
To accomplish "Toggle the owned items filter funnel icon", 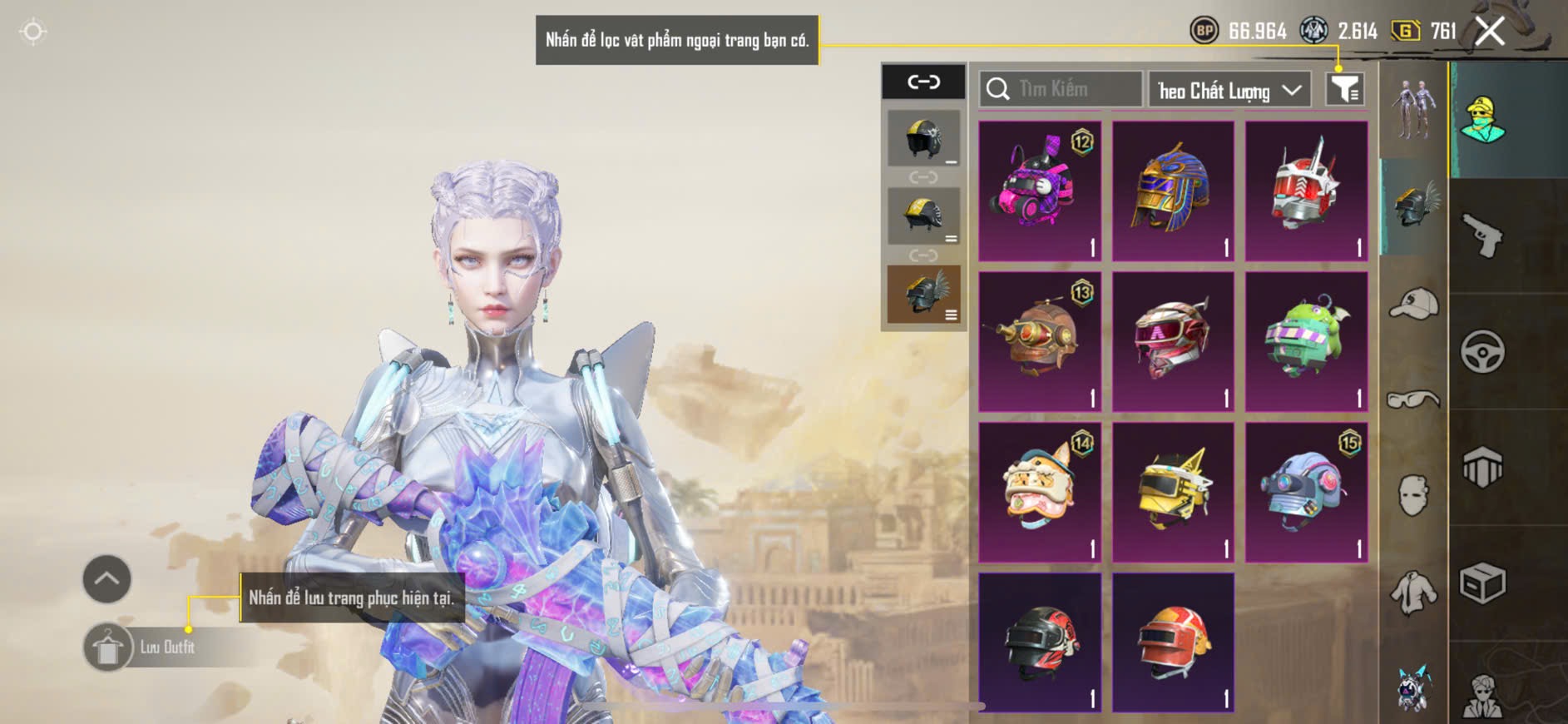I will tap(1344, 89).
